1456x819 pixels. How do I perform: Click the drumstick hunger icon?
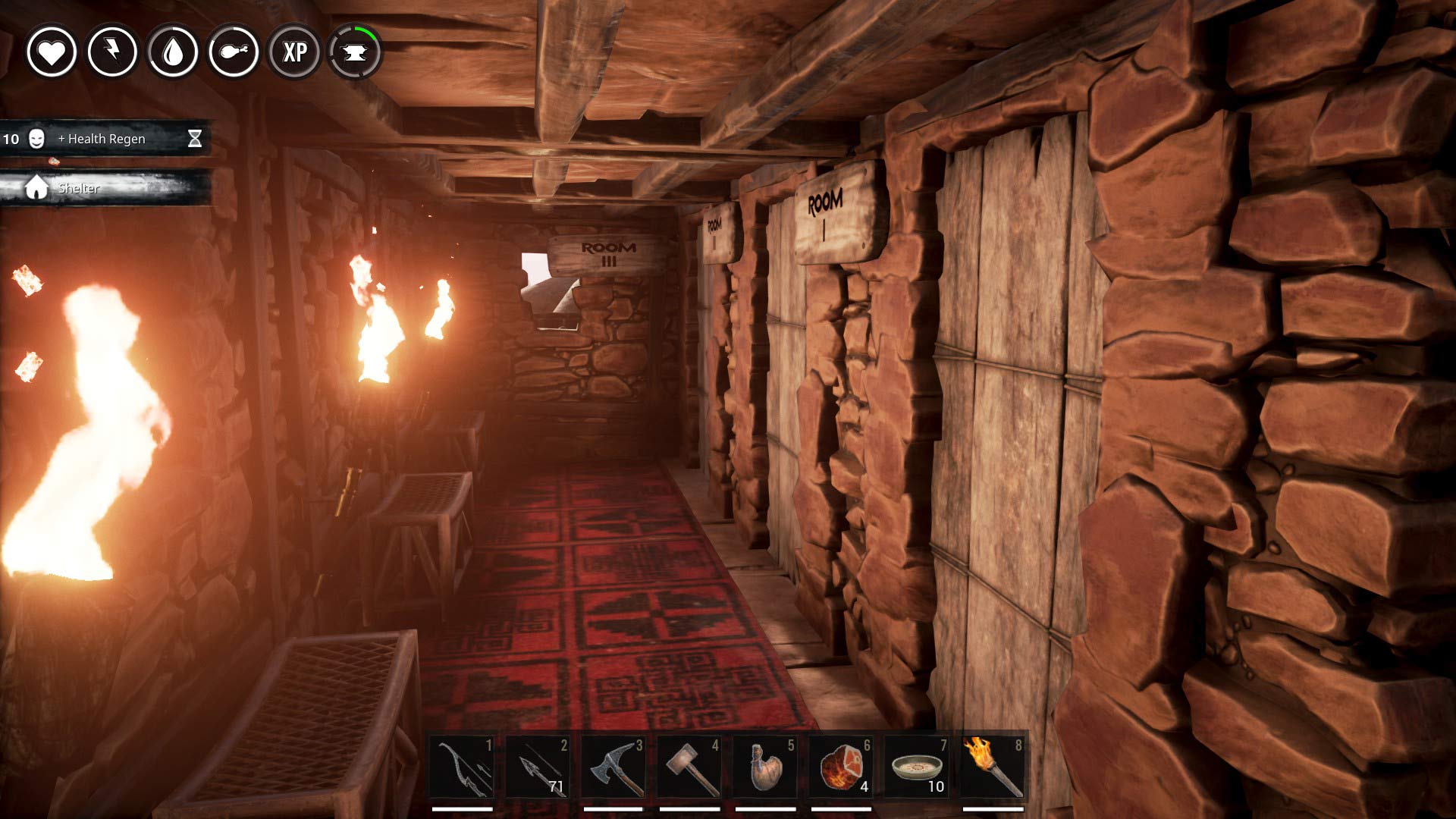pyautogui.click(x=234, y=52)
